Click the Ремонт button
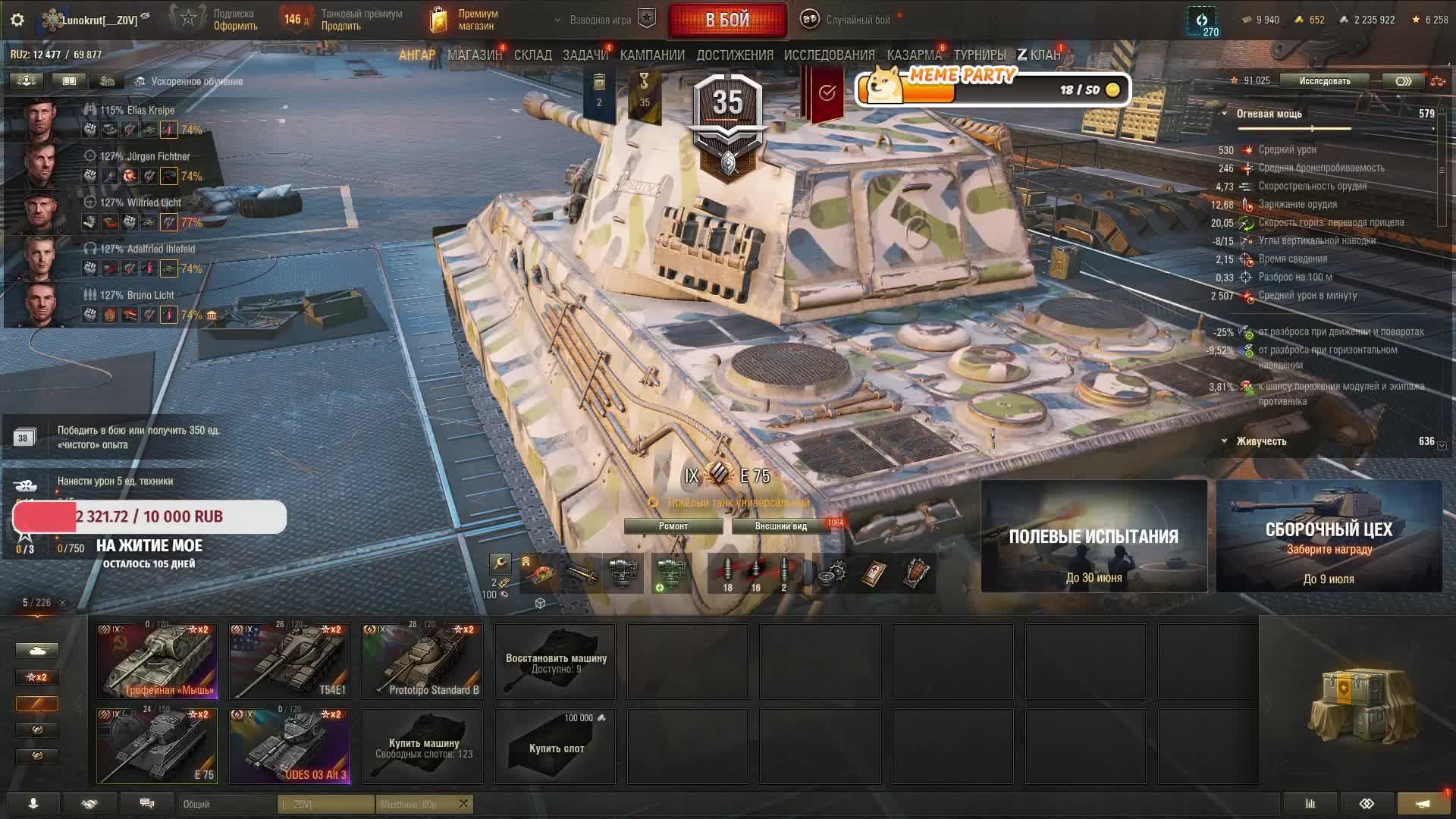Screen dimensions: 1456x819 (673, 526)
